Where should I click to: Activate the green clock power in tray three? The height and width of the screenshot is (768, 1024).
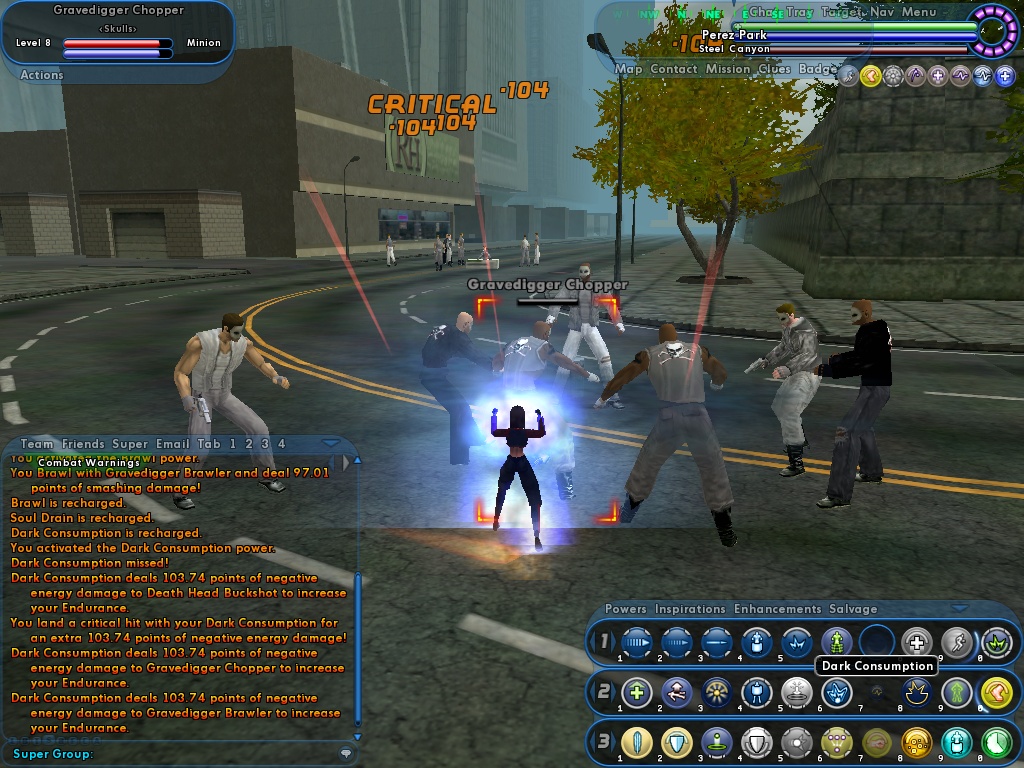pyautogui.click(x=996, y=741)
